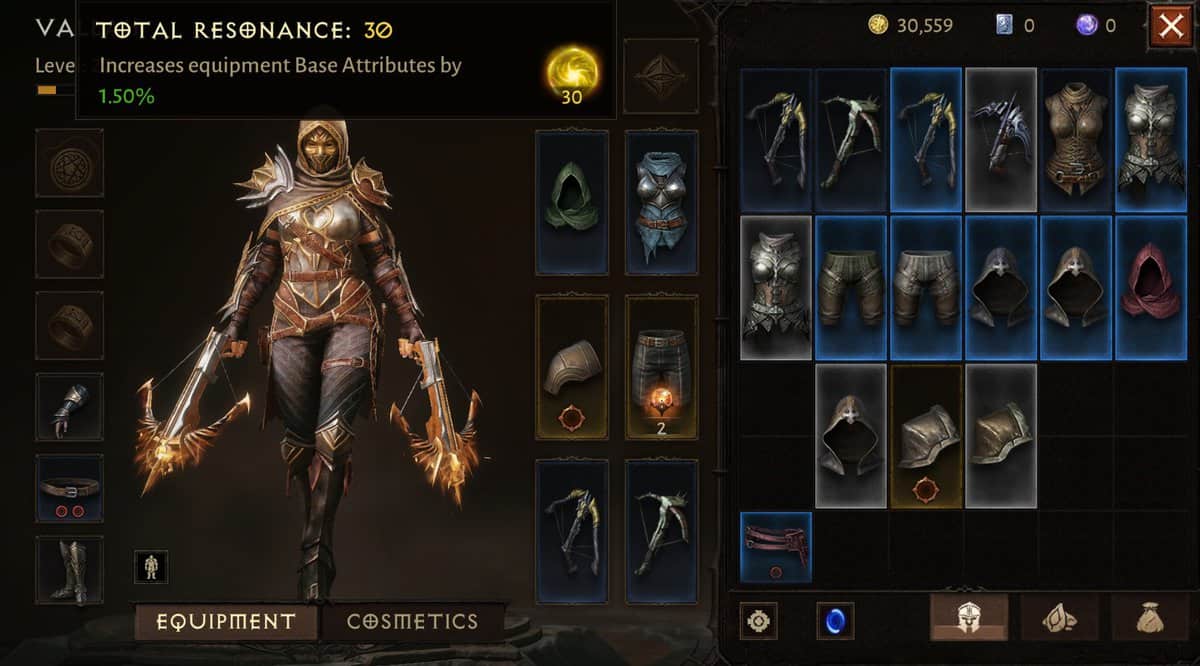Viewport: 1200px width, 666px height.
Task: Select the equipped belt slot
Action: tap(69, 488)
